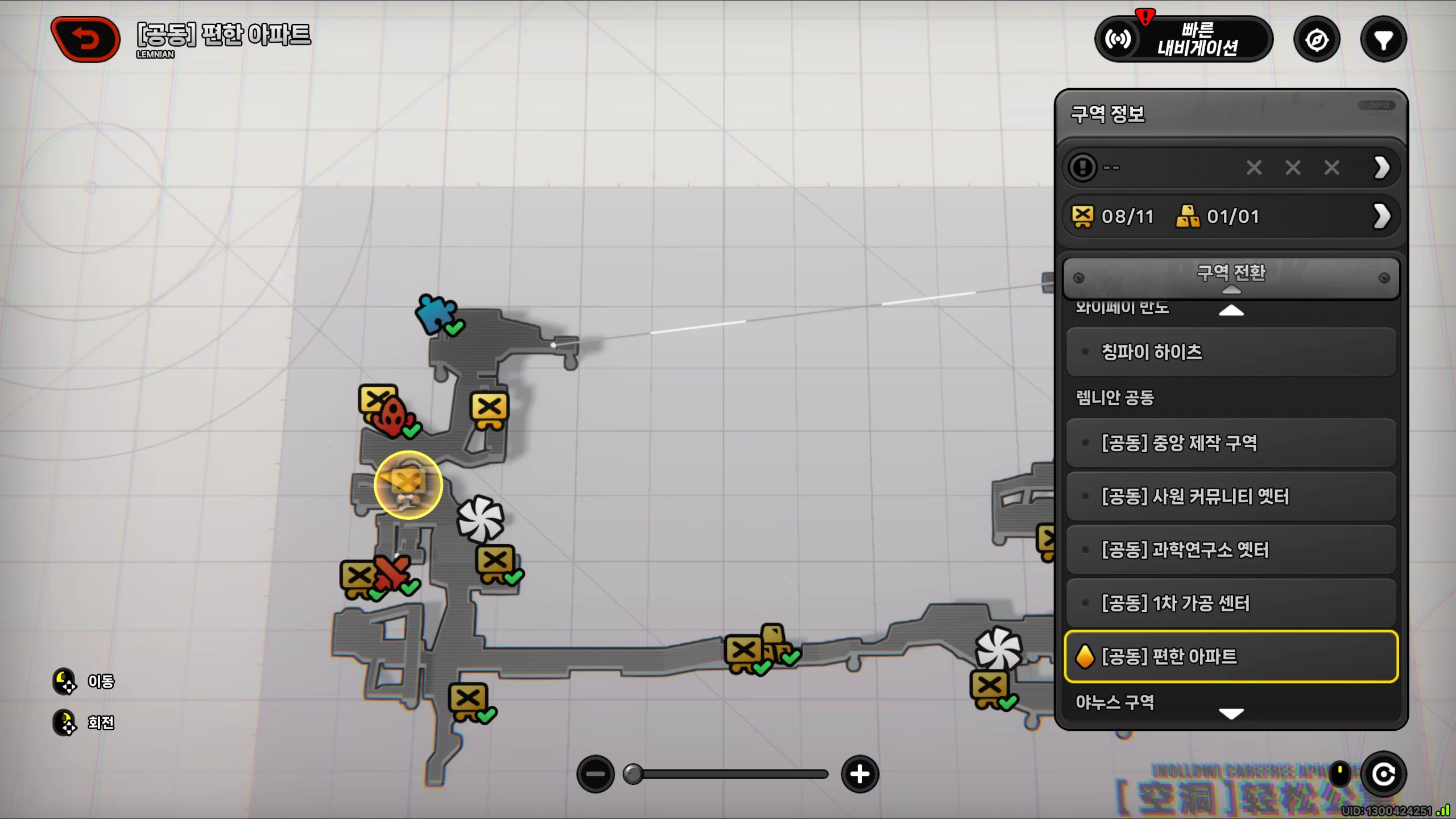Click the red back arrow button

pyautogui.click(x=86, y=39)
